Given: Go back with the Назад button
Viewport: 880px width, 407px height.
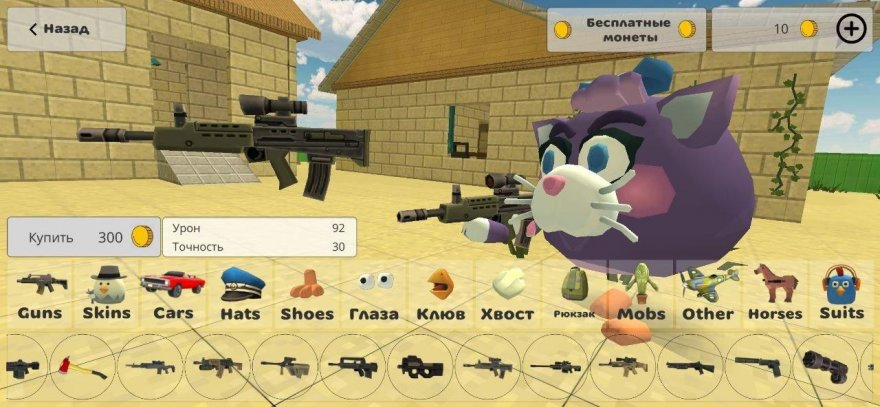Looking at the screenshot, I should coord(66,30).
